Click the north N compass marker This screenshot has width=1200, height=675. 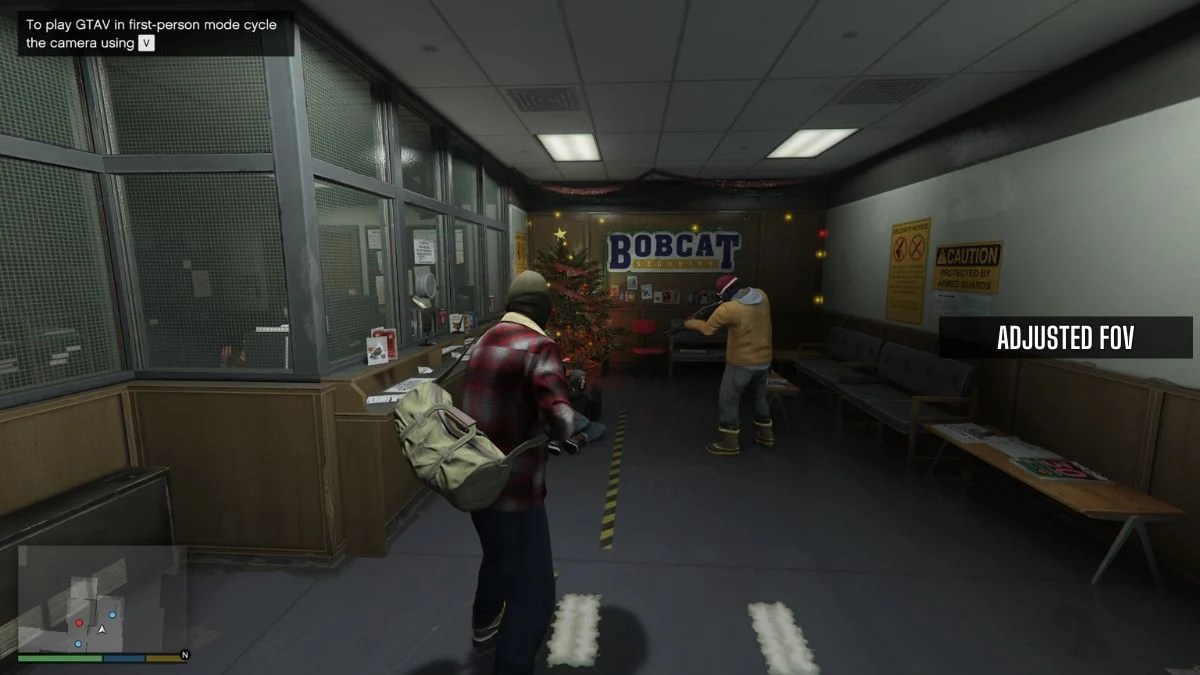(184, 655)
